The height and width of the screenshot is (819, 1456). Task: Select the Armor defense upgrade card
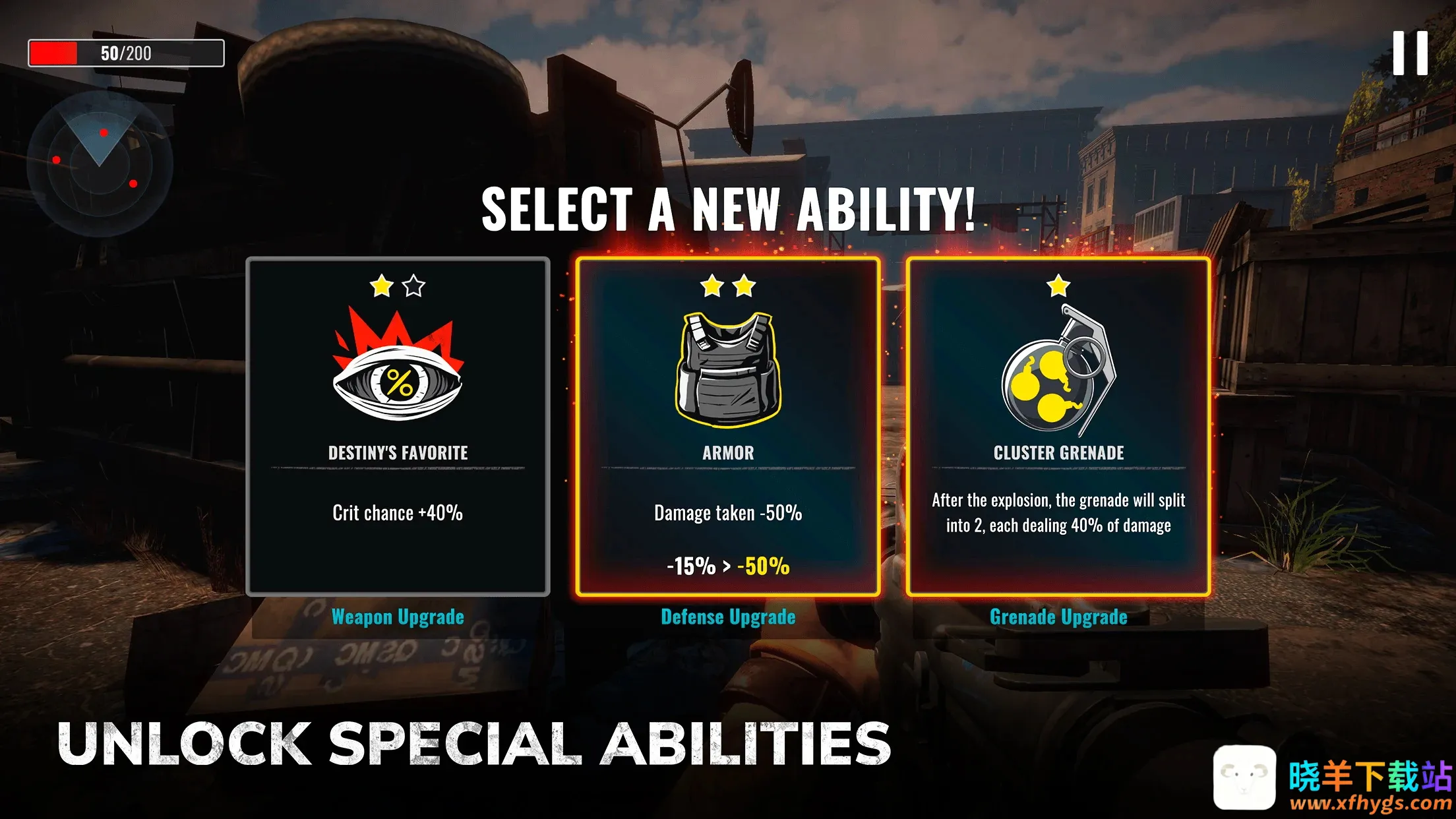[x=728, y=427]
